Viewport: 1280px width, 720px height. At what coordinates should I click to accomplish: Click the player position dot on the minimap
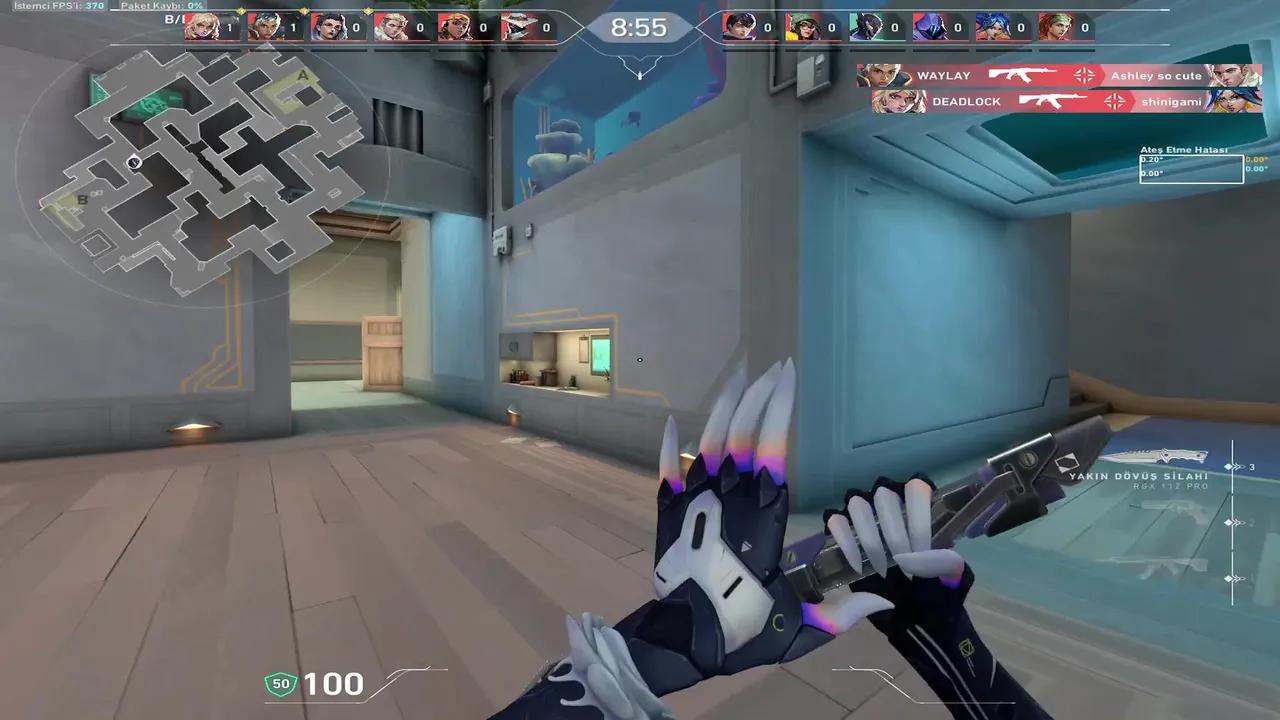tap(135, 162)
